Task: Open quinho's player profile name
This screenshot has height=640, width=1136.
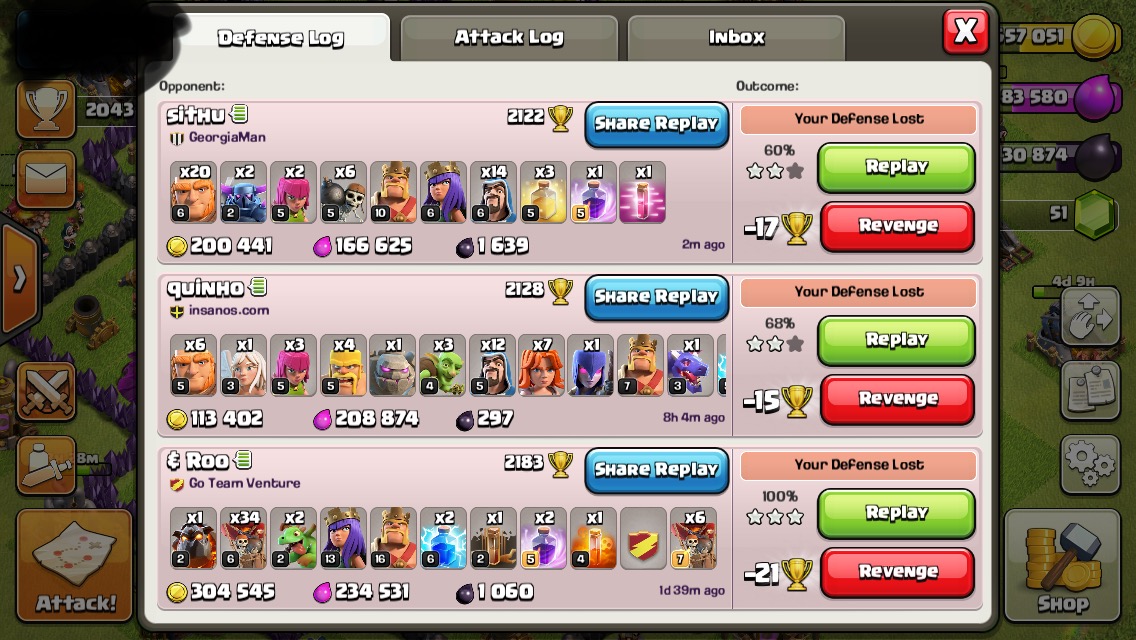Action: point(204,289)
